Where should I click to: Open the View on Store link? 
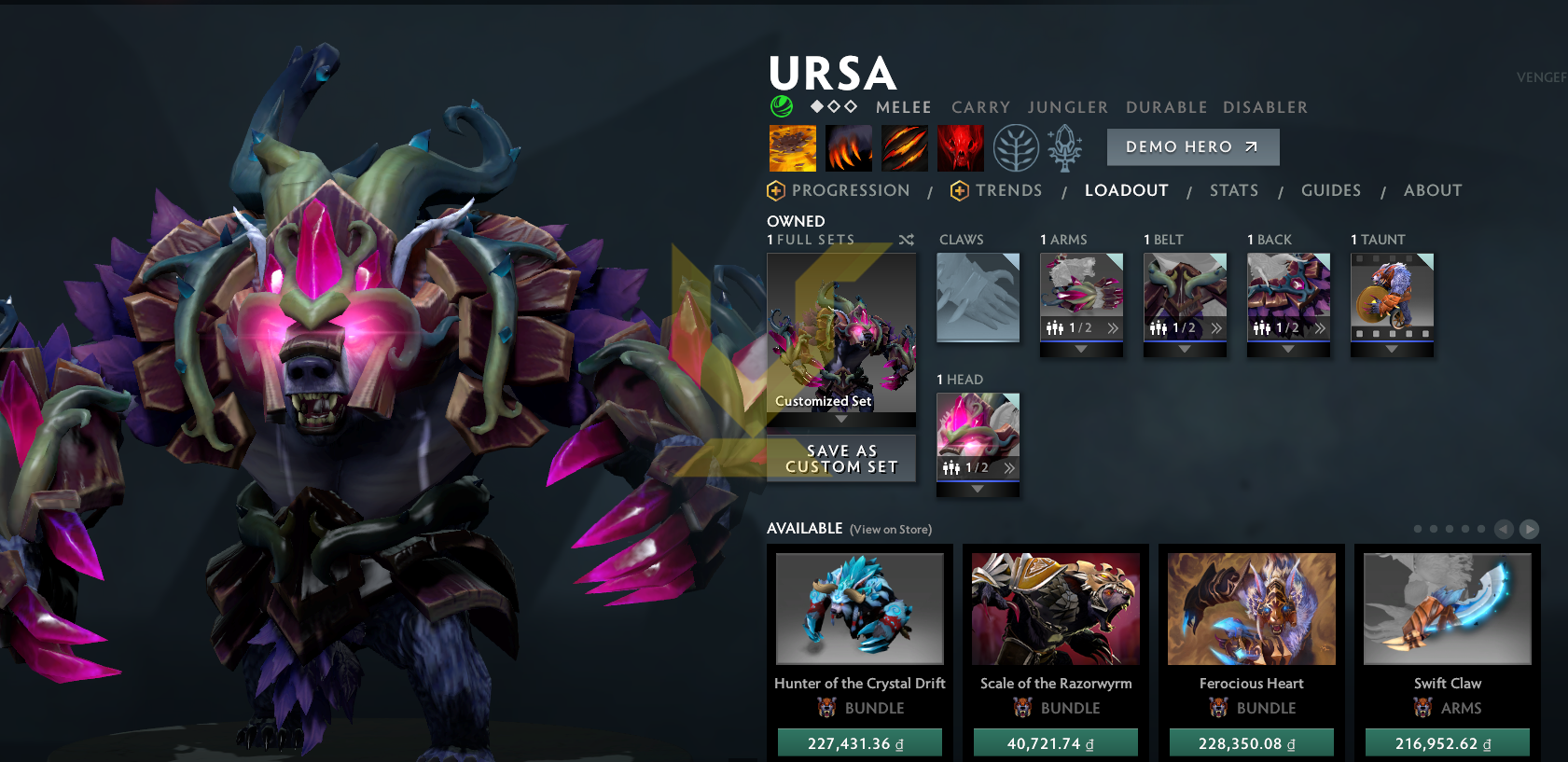click(890, 529)
